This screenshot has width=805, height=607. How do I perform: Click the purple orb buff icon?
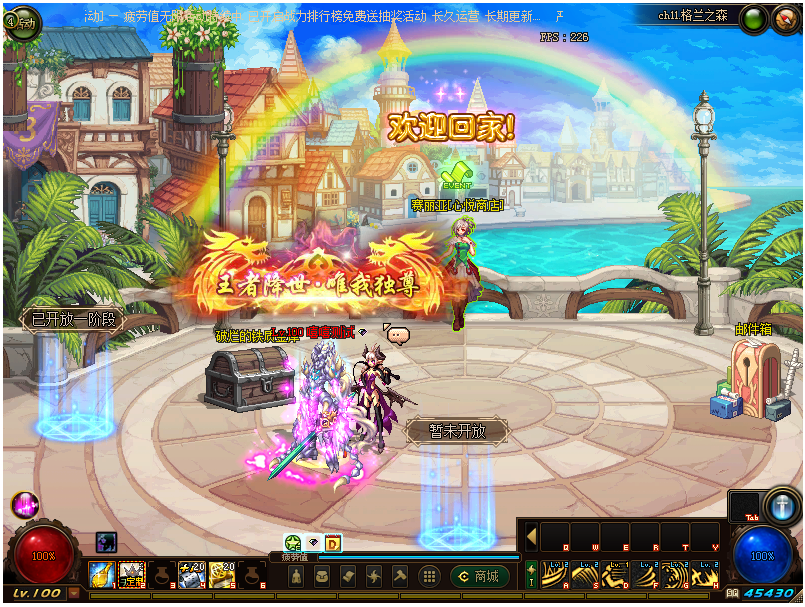click(x=24, y=504)
